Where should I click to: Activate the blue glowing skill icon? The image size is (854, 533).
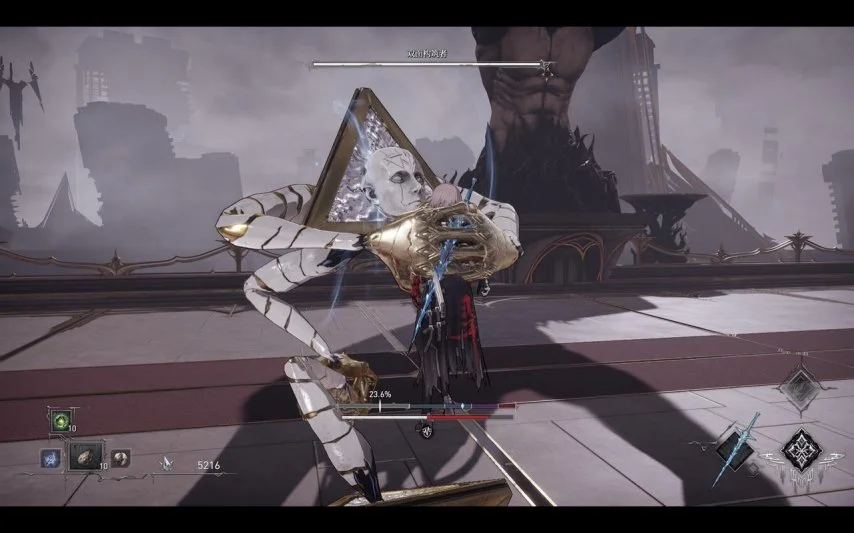pyautogui.click(x=50, y=457)
